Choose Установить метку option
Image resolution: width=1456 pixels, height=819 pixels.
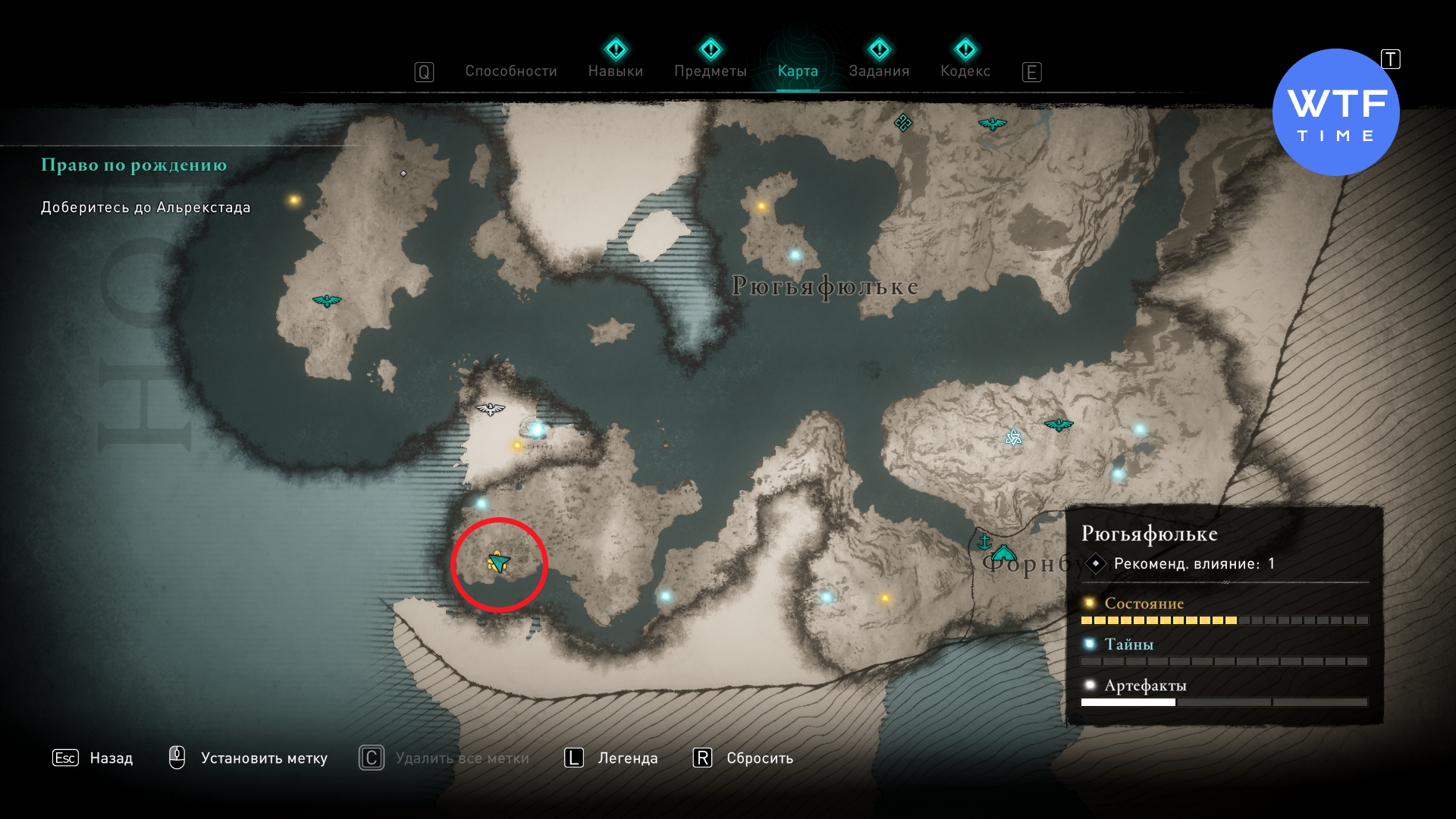pos(263,758)
